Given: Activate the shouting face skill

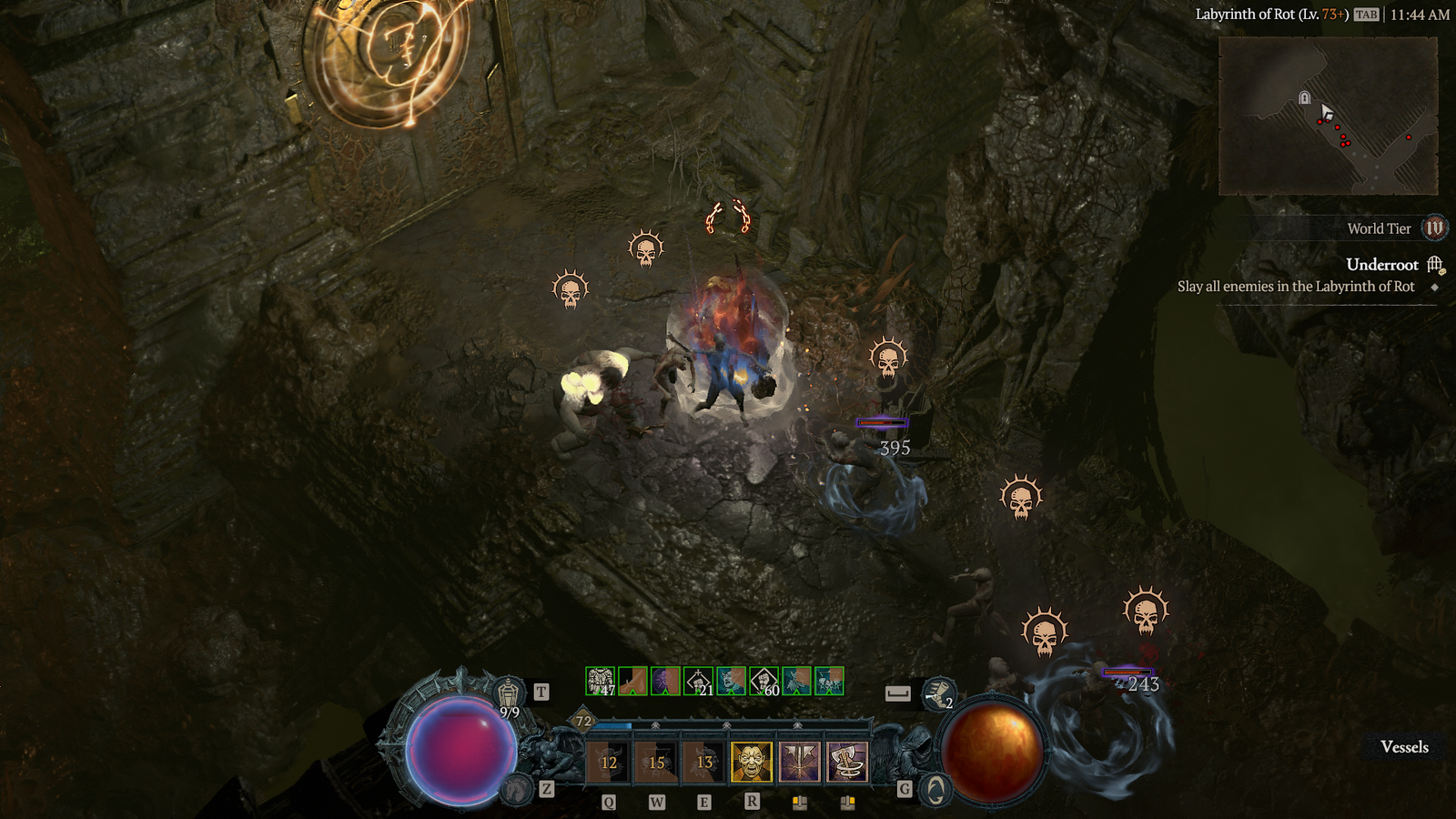Looking at the screenshot, I should point(752,762).
